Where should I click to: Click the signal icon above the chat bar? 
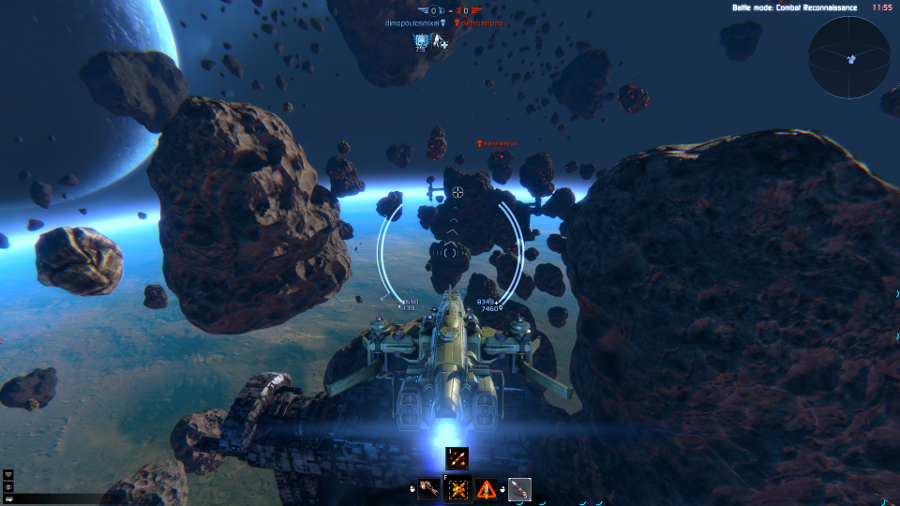(9, 474)
